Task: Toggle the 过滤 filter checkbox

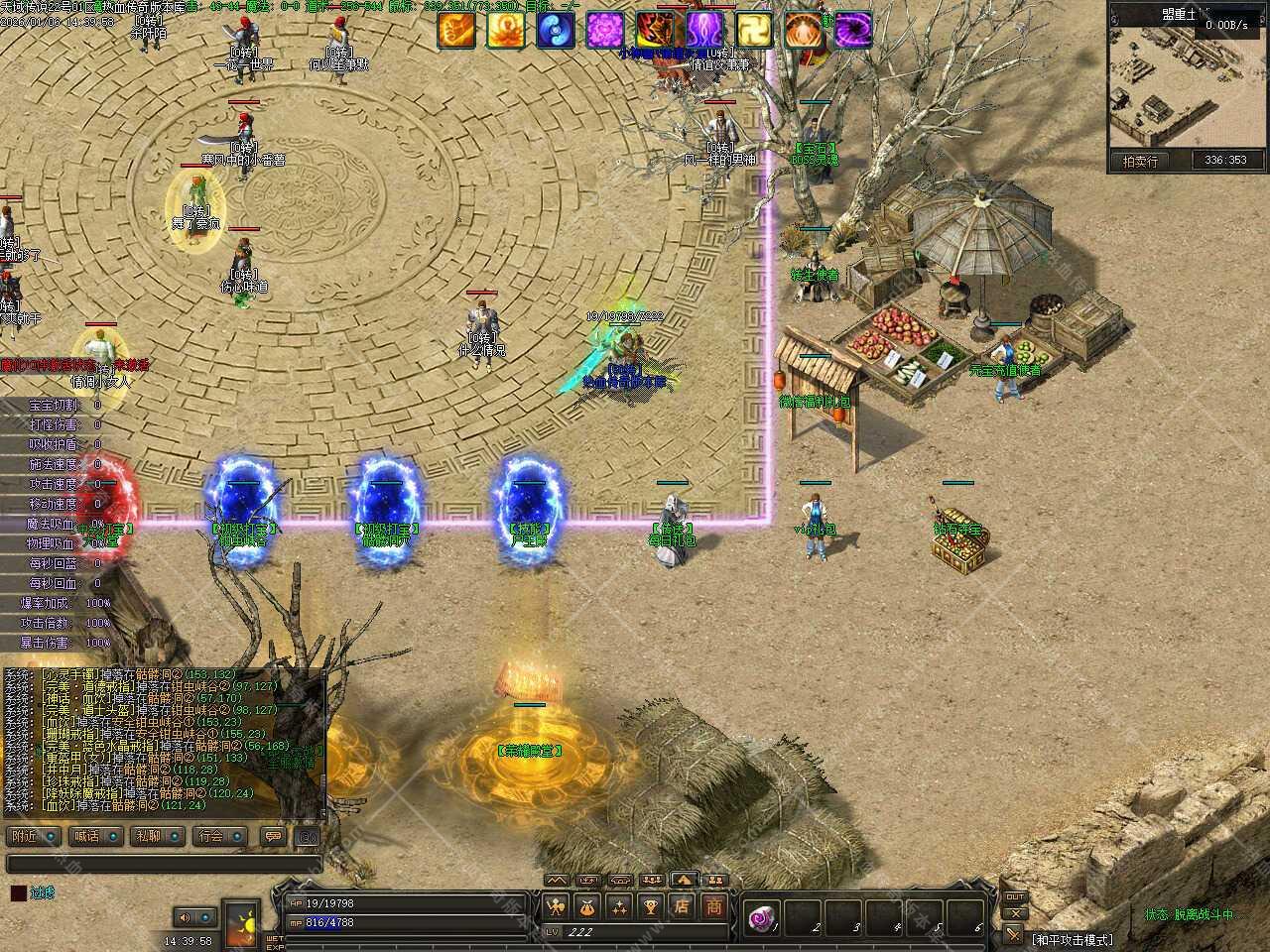Action: (x=19, y=892)
